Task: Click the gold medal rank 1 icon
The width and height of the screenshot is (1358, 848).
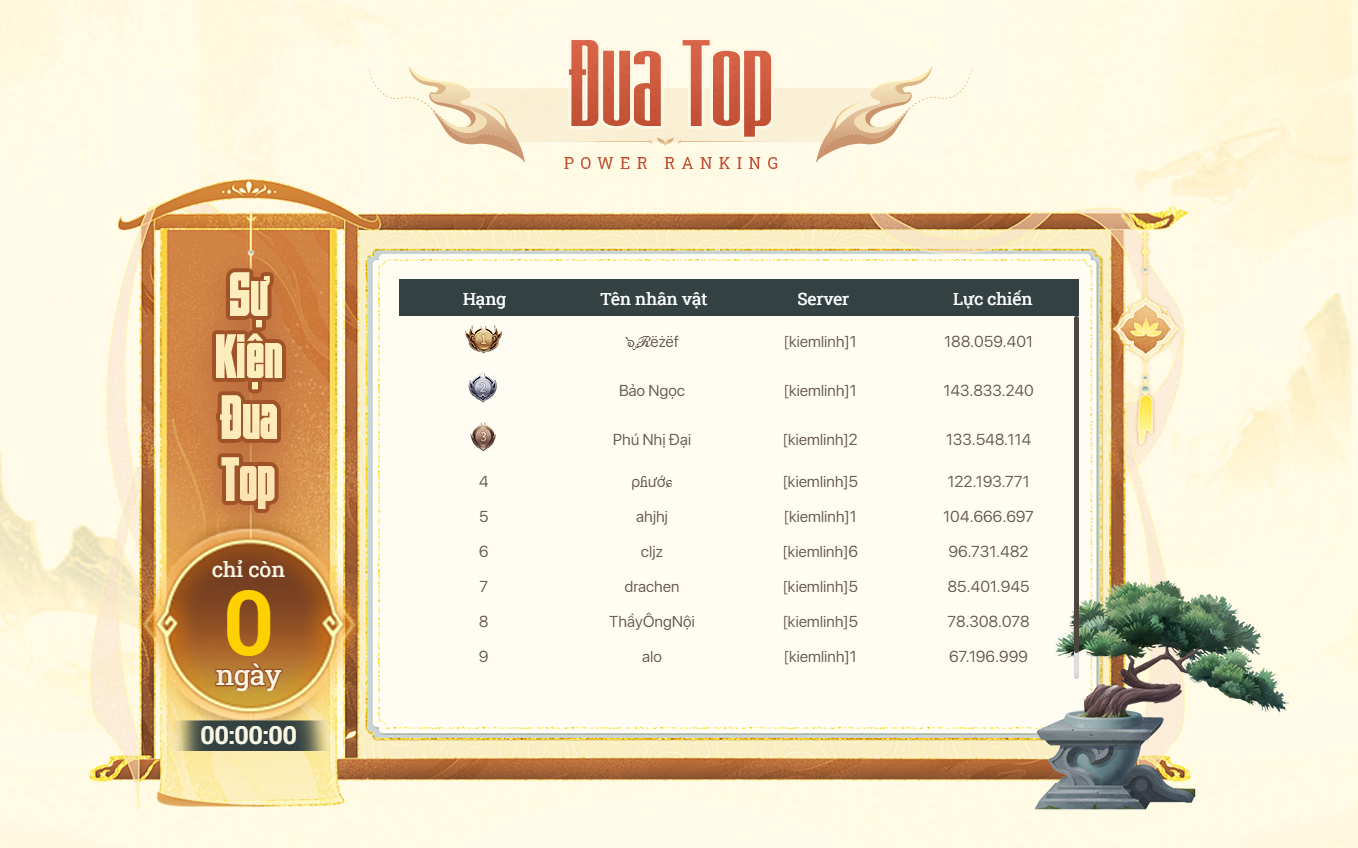Action: (x=483, y=340)
